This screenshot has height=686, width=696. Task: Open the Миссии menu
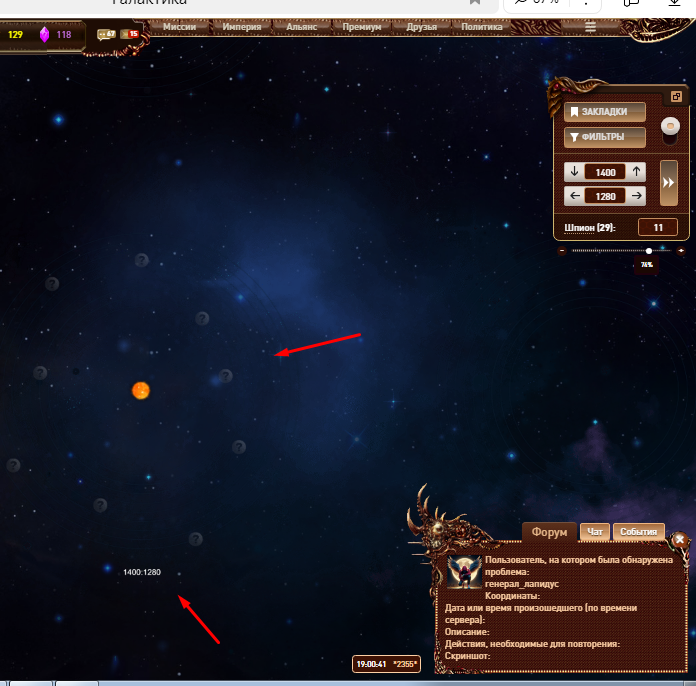point(180,27)
